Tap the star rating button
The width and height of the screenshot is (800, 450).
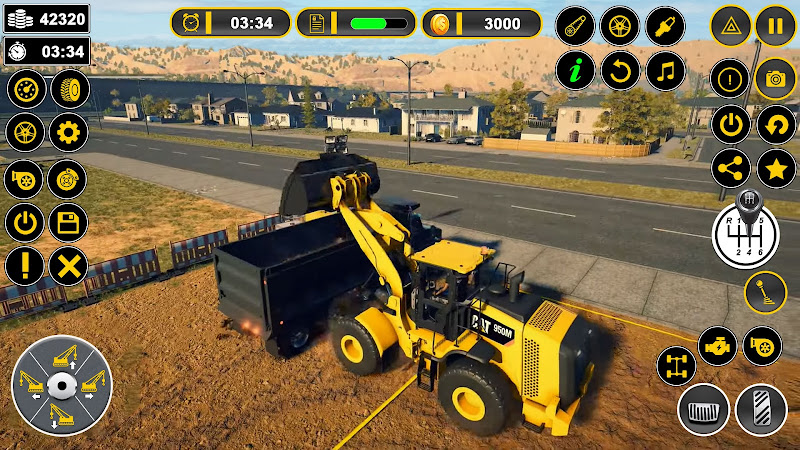[x=775, y=168]
